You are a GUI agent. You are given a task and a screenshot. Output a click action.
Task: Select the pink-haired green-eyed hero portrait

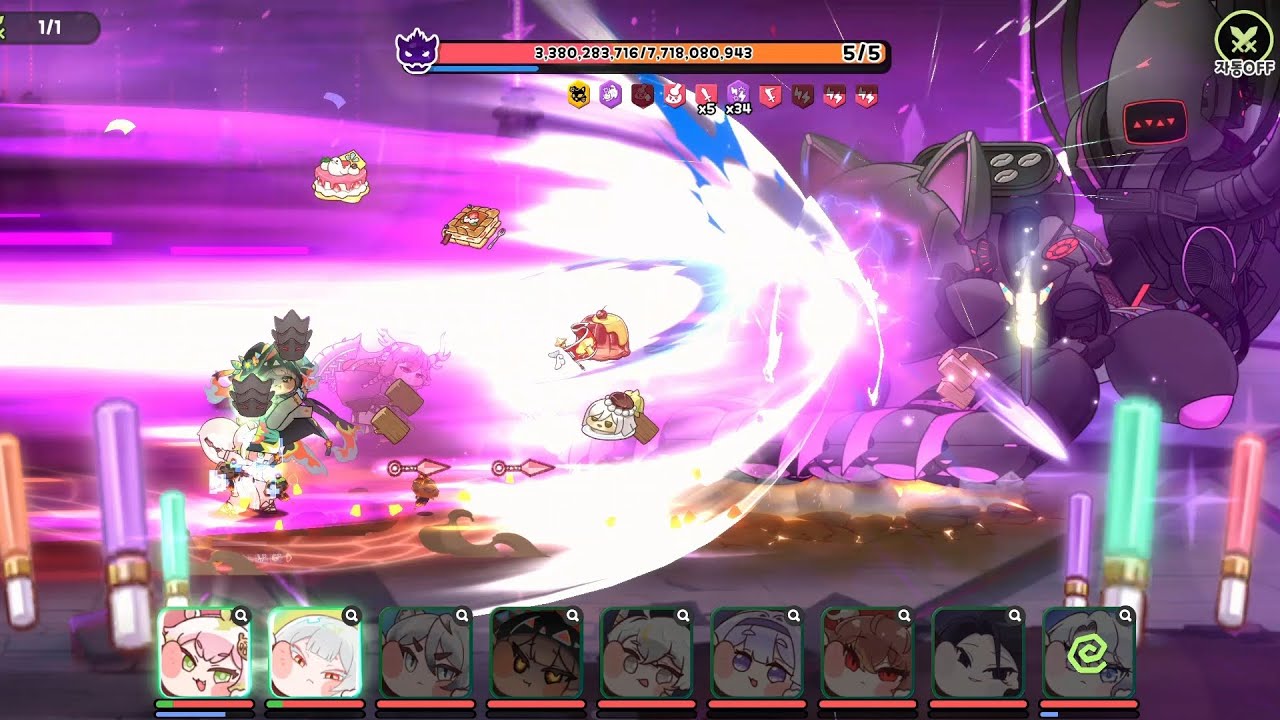click(204, 654)
